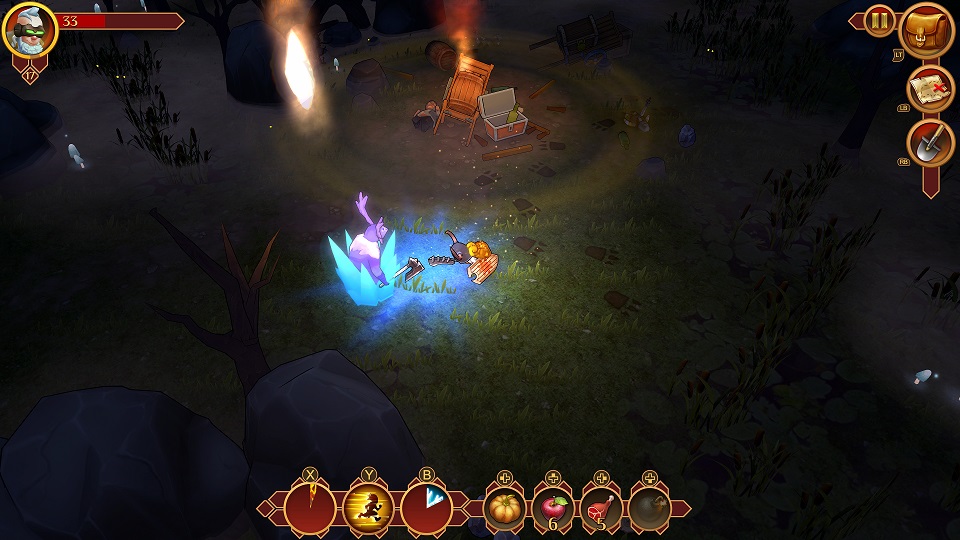Use the fire strike ability on cooldown
960x540 pixels.
(310, 507)
